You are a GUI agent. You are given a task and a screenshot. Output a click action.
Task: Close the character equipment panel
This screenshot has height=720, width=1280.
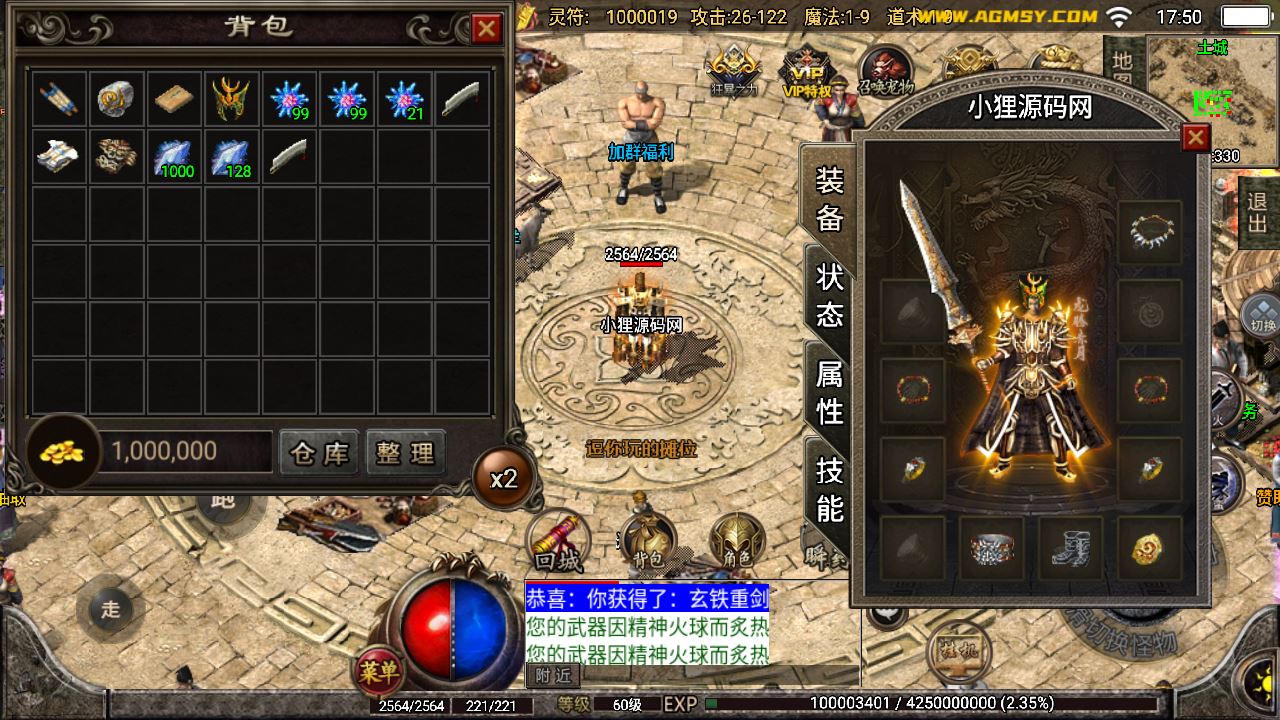(1195, 138)
